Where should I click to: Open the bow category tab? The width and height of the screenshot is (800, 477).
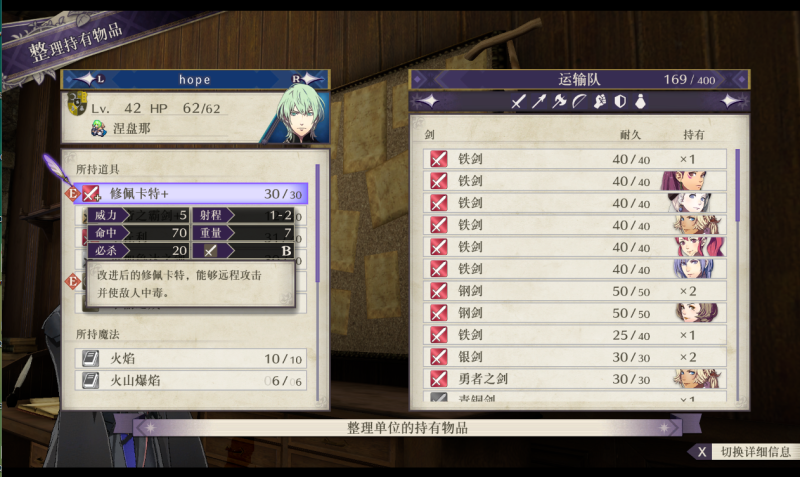pos(579,101)
